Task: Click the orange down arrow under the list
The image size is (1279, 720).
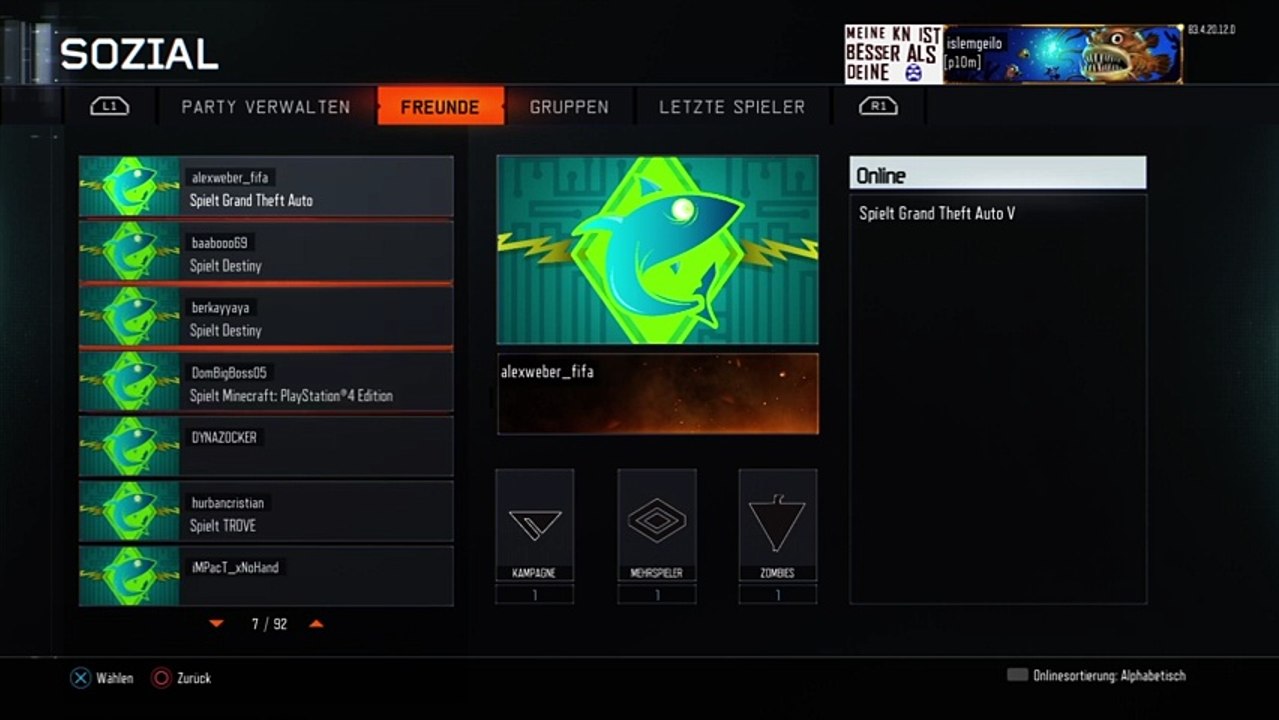Action: pos(217,624)
